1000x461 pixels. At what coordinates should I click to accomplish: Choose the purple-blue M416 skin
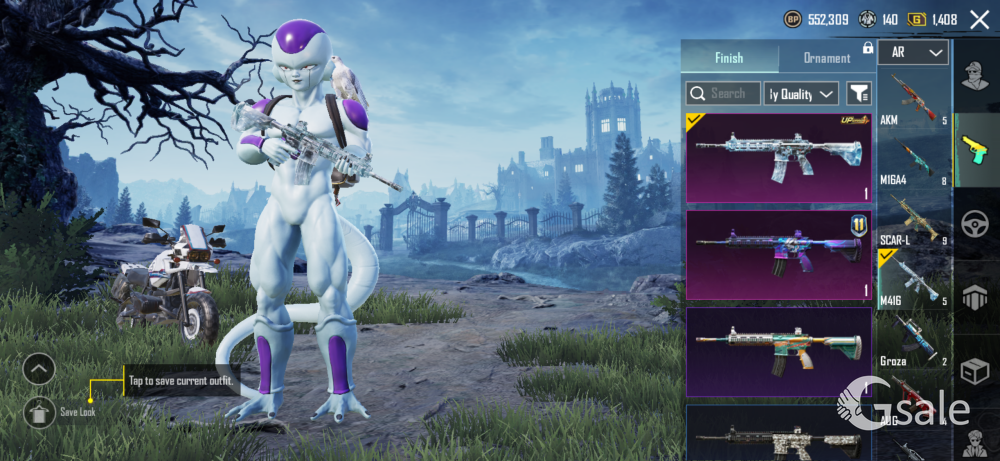[778, 254]
